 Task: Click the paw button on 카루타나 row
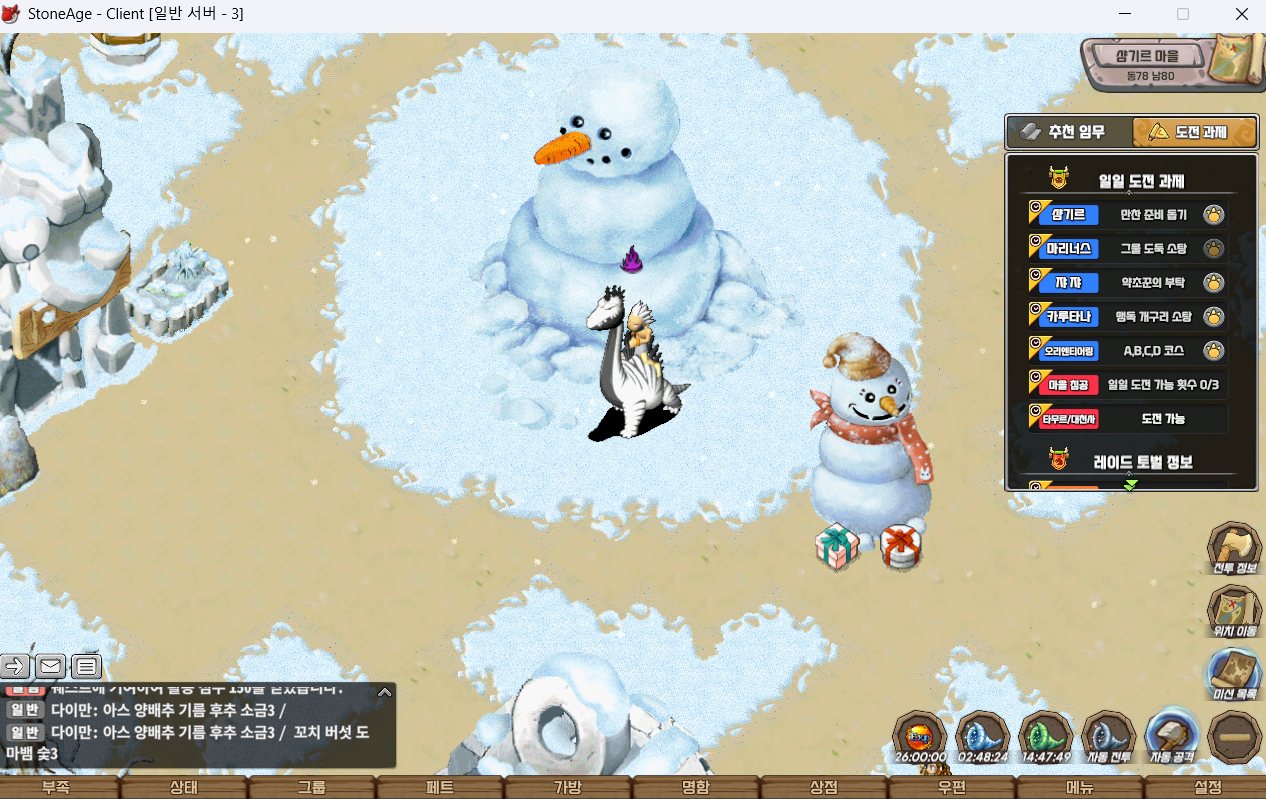click(1214, 318)
